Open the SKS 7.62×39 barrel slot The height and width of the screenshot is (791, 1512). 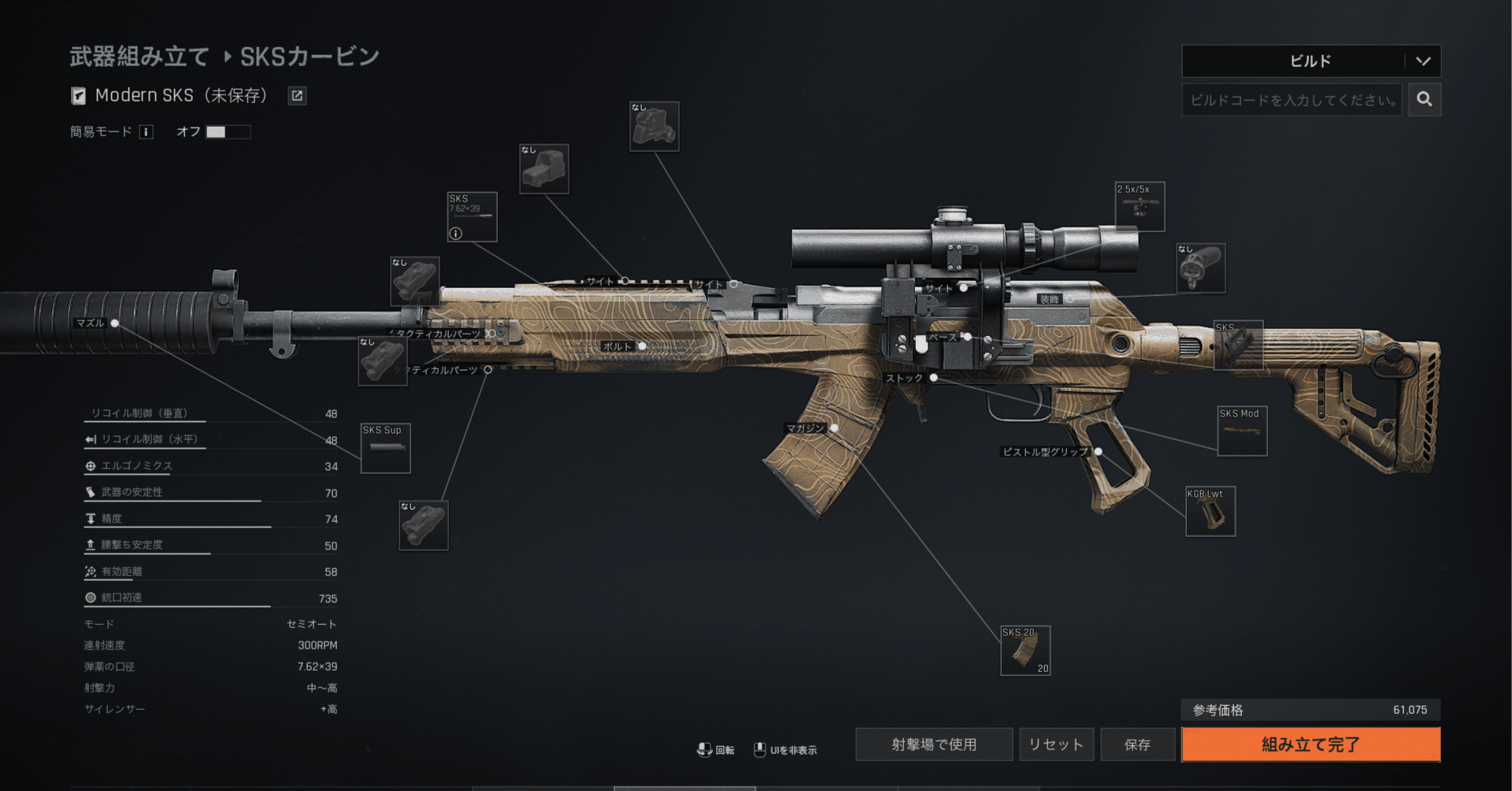pyautogui.click(x=472, y=216)
